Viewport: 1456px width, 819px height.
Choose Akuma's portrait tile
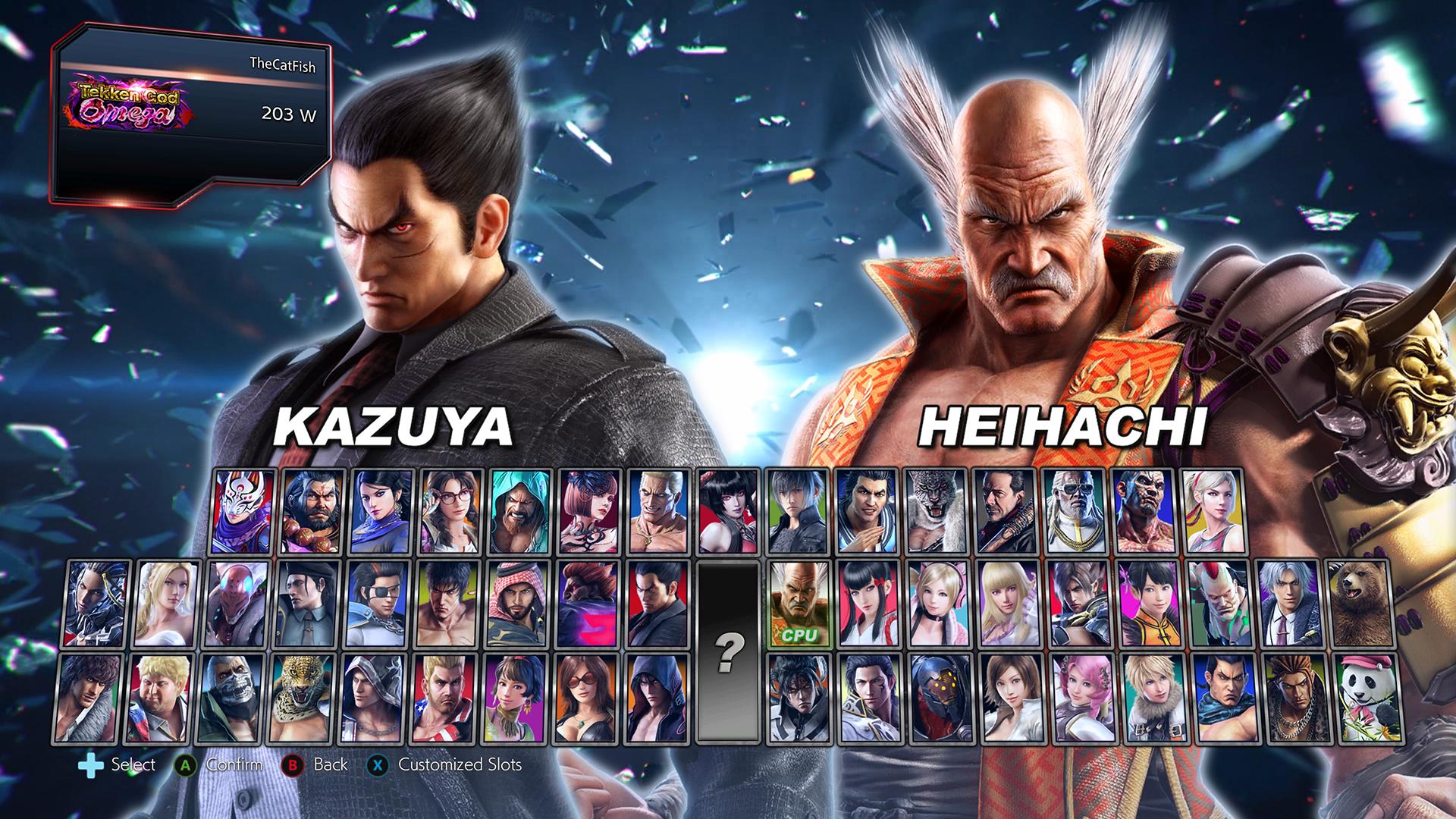point(586,603)
